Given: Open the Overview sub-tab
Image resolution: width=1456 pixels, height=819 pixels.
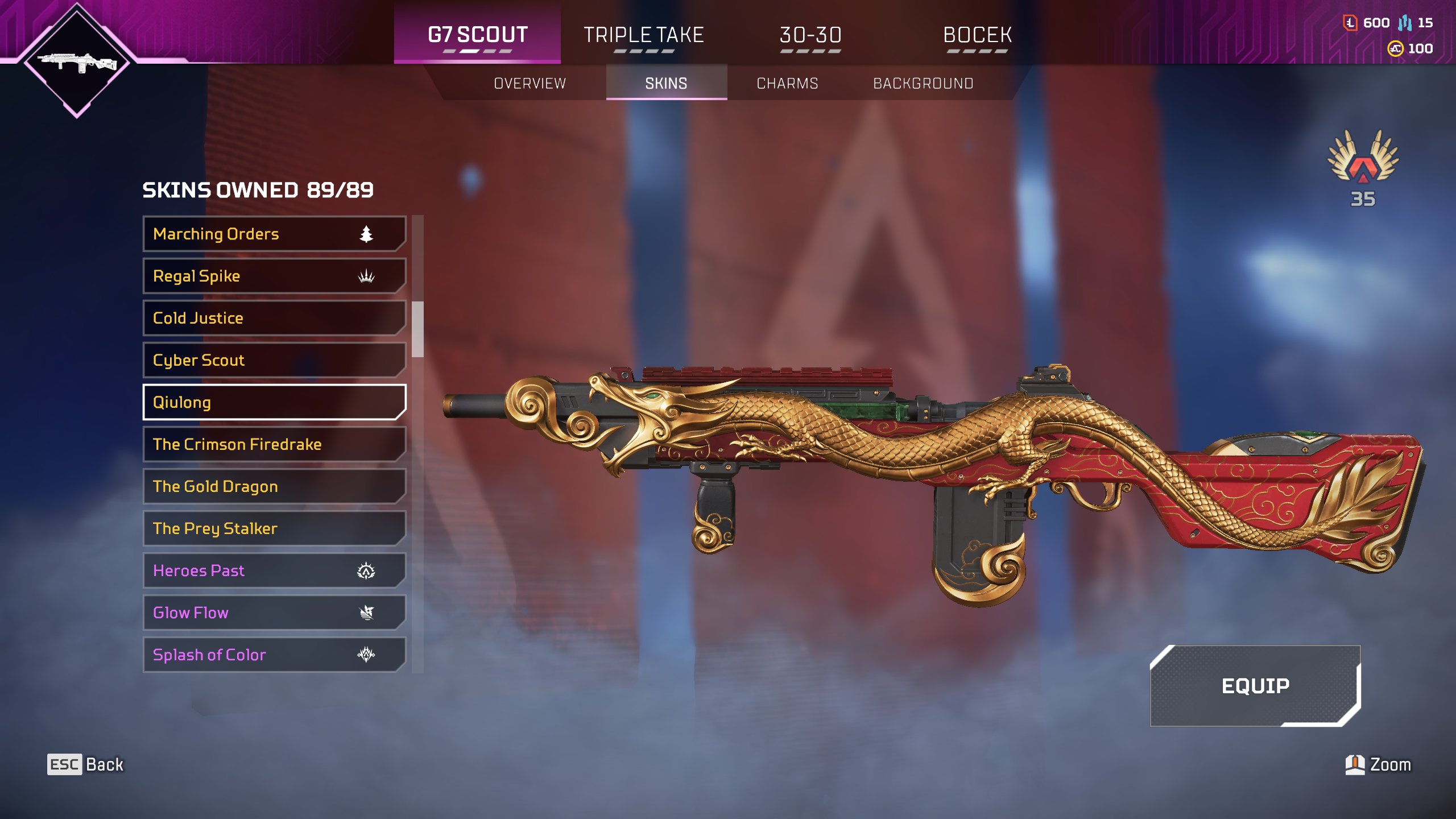Looking at the screenshot, I should point(530,84).
